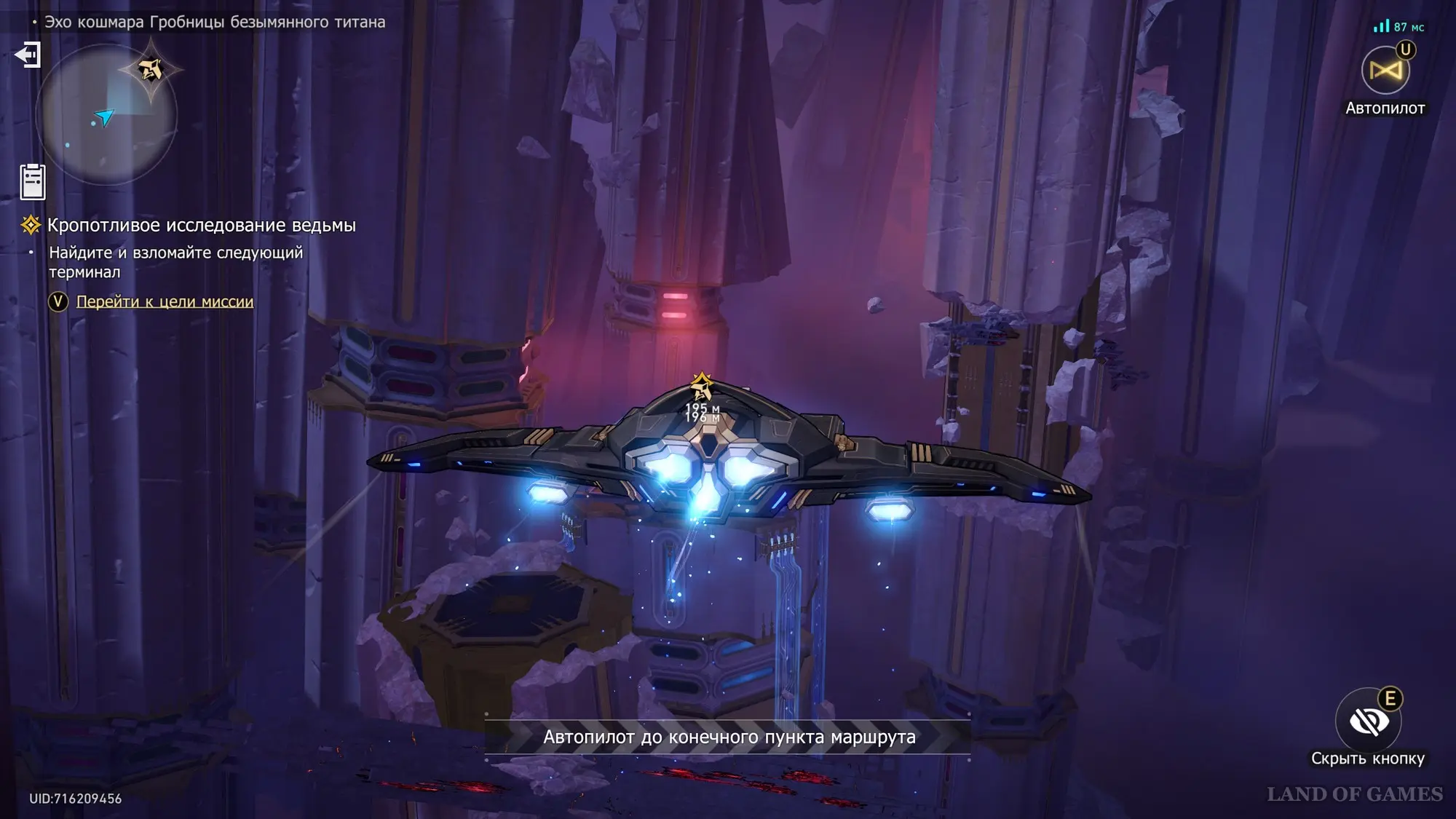
Task: Open the mission log clipboard icon
Action: point(33,181)
